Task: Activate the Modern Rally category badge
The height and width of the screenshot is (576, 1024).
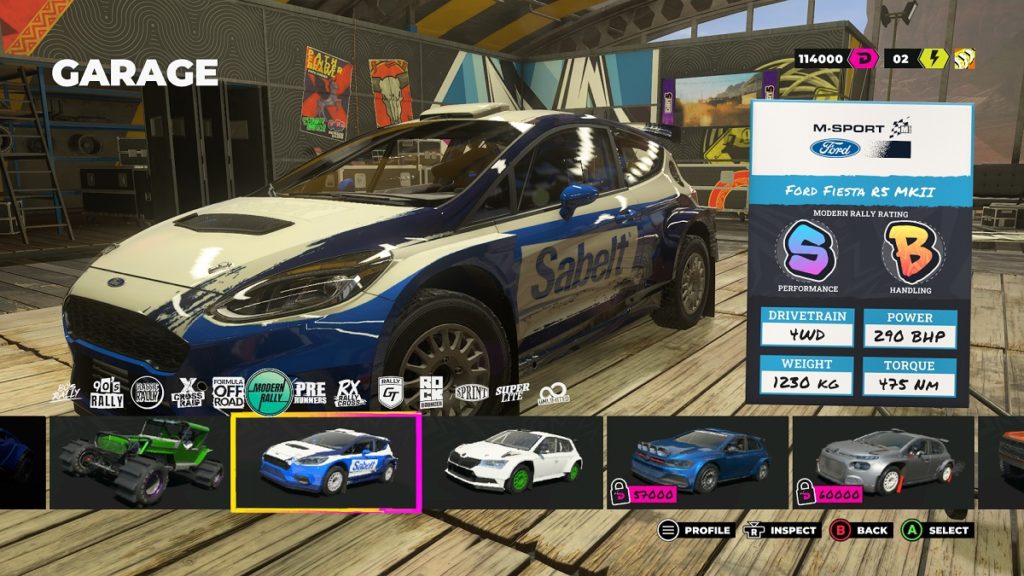Action: click(270, 392)
